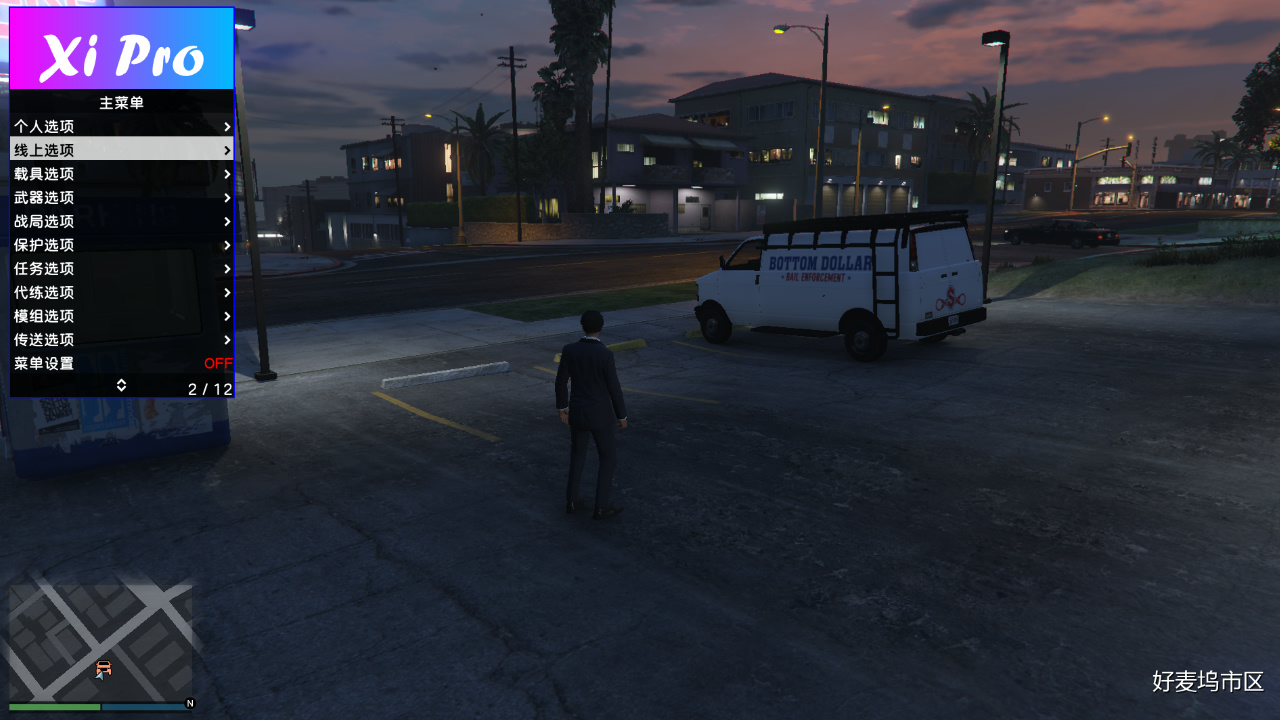1280x720 pixels.
Task: Choose the 武器选项 weapon options
Action: 121,198
